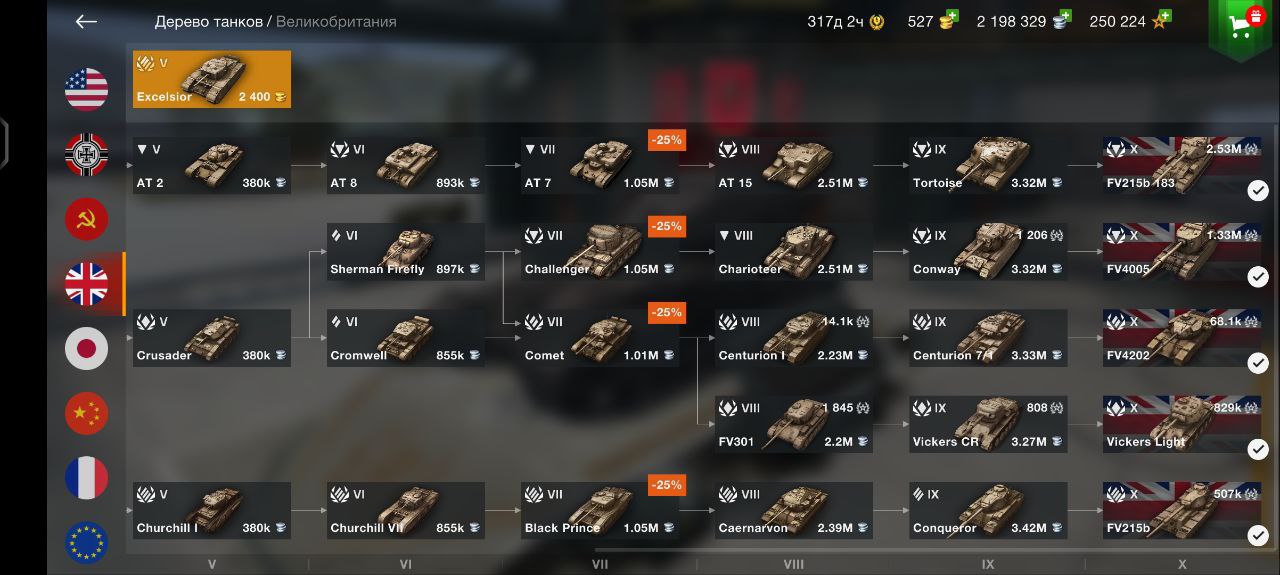Open the AT 2 tank node
1280x575 pixels.
[x=212, y=166]
